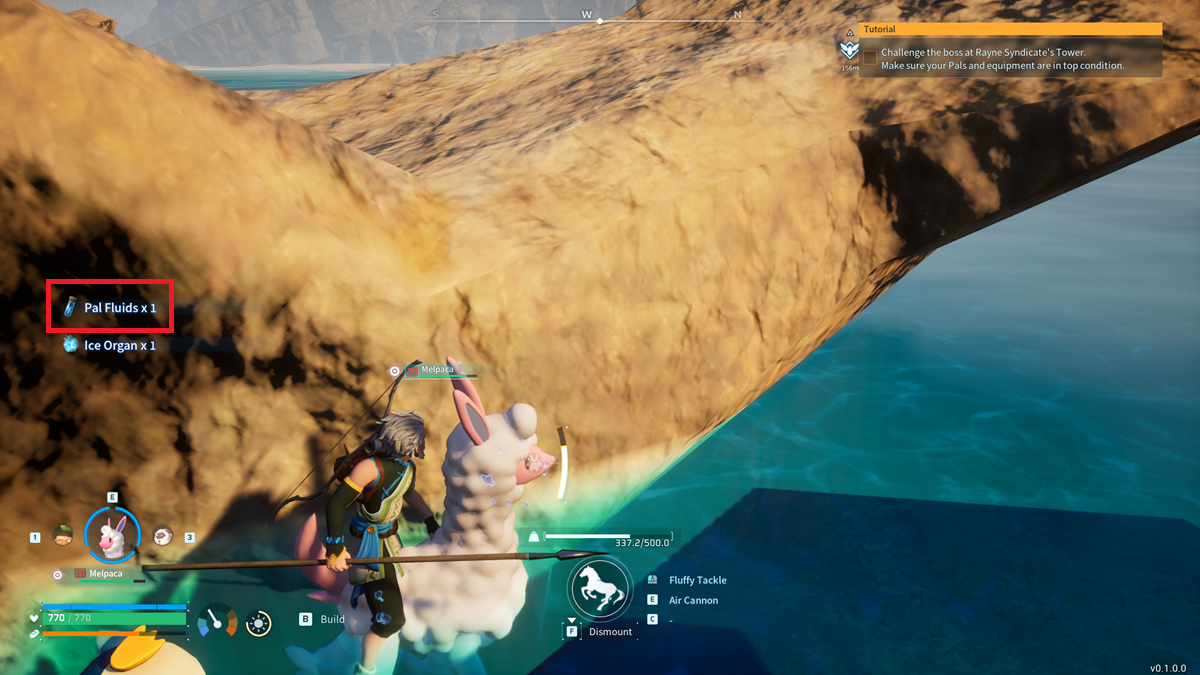Switch to the green-leaf pal in the party
This screenshot has height=675, width=1200.
pos(62,536)
